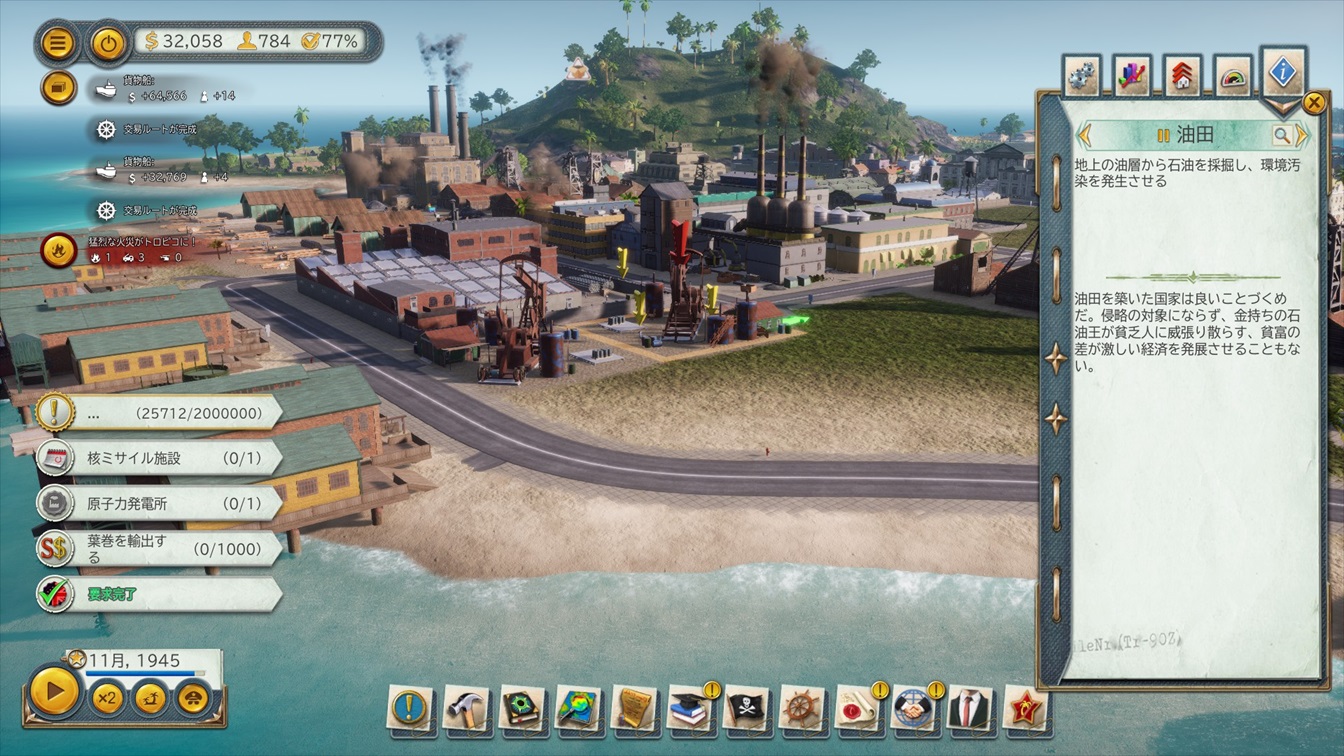Viewport: 1344px width, 756px height.
Task: Open the ship wheel trade menu
Action: pos(802,708)
